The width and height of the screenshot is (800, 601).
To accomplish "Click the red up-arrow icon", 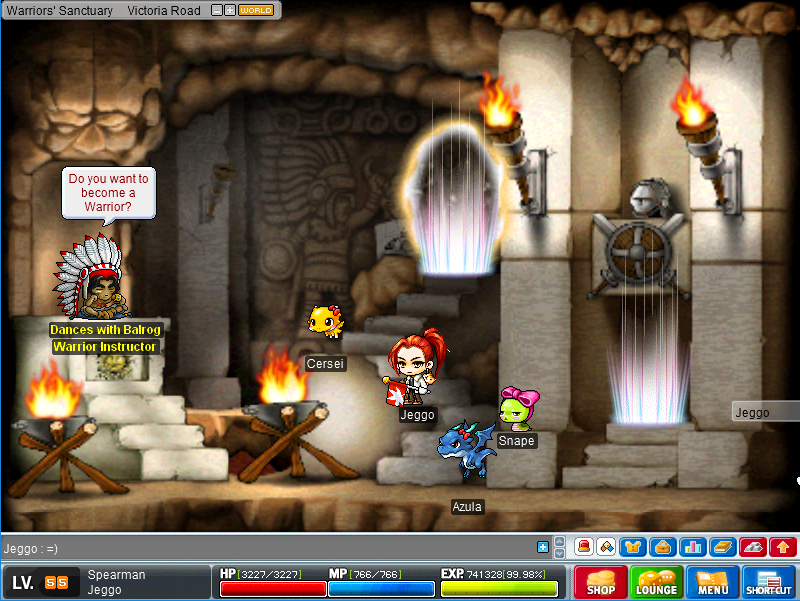I will [x=783, y=547].
